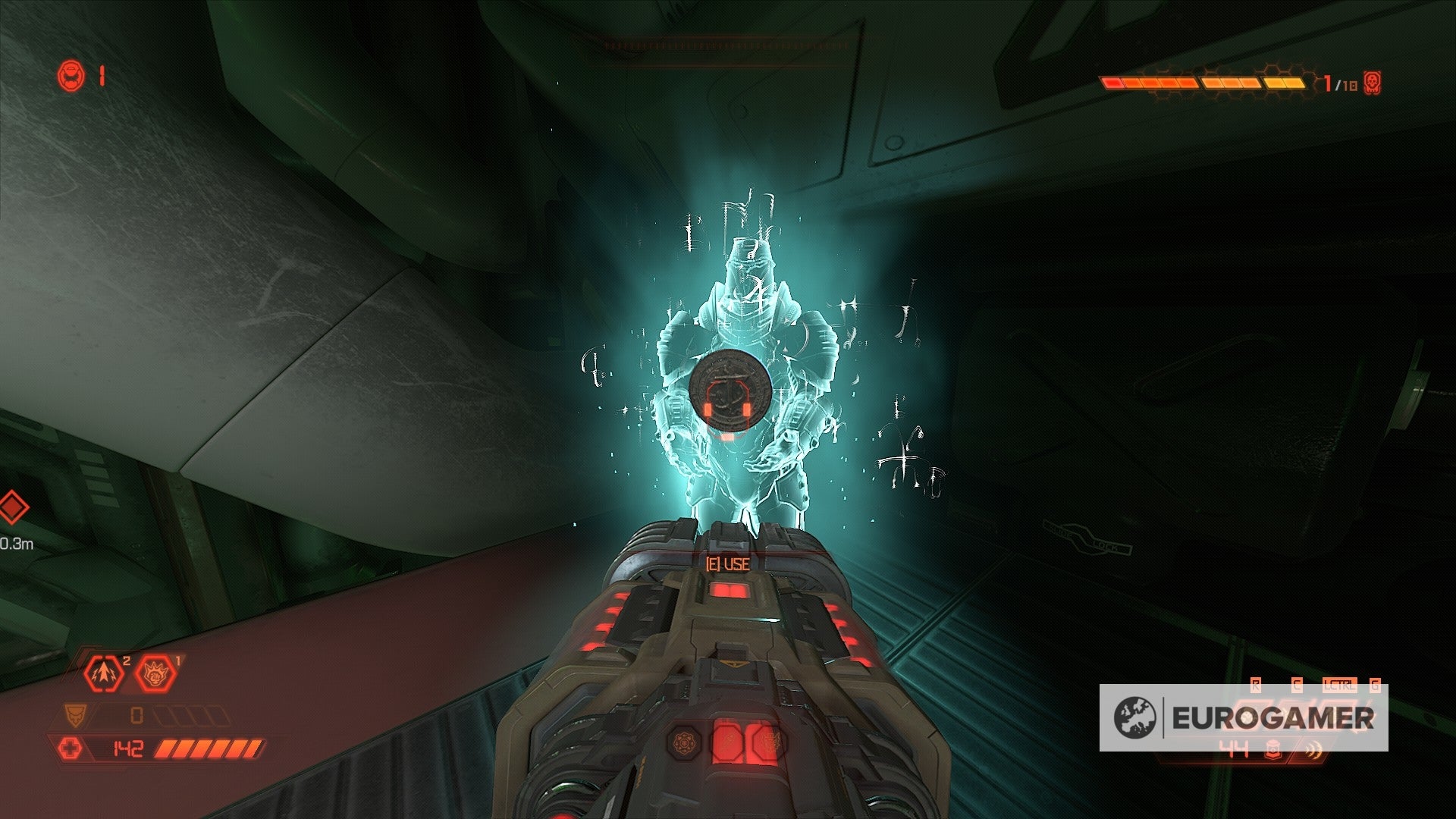1456x819 pixels.
Task: Click the flame belch sound-wave icon bottom-right
Action: coord(1313,748)
